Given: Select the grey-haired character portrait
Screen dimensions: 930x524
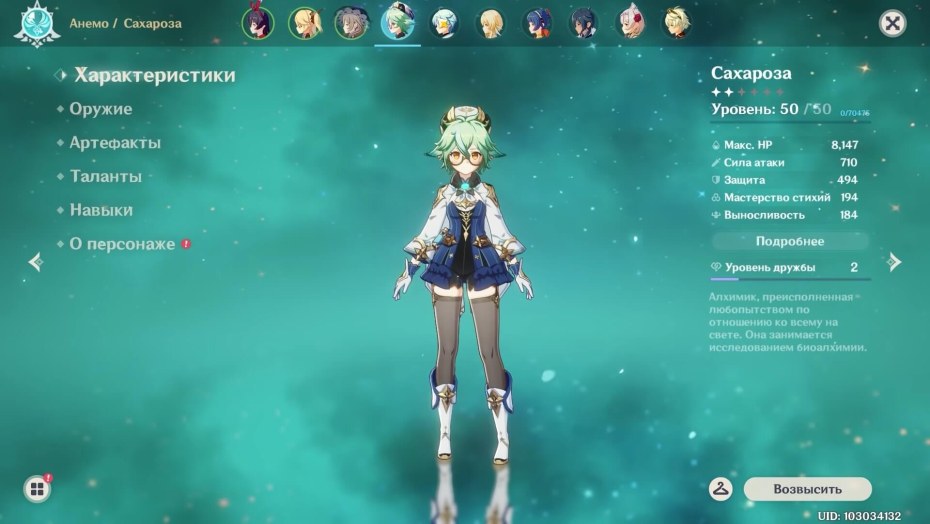Looking at the screenshot, I should (x=351, y=23).
